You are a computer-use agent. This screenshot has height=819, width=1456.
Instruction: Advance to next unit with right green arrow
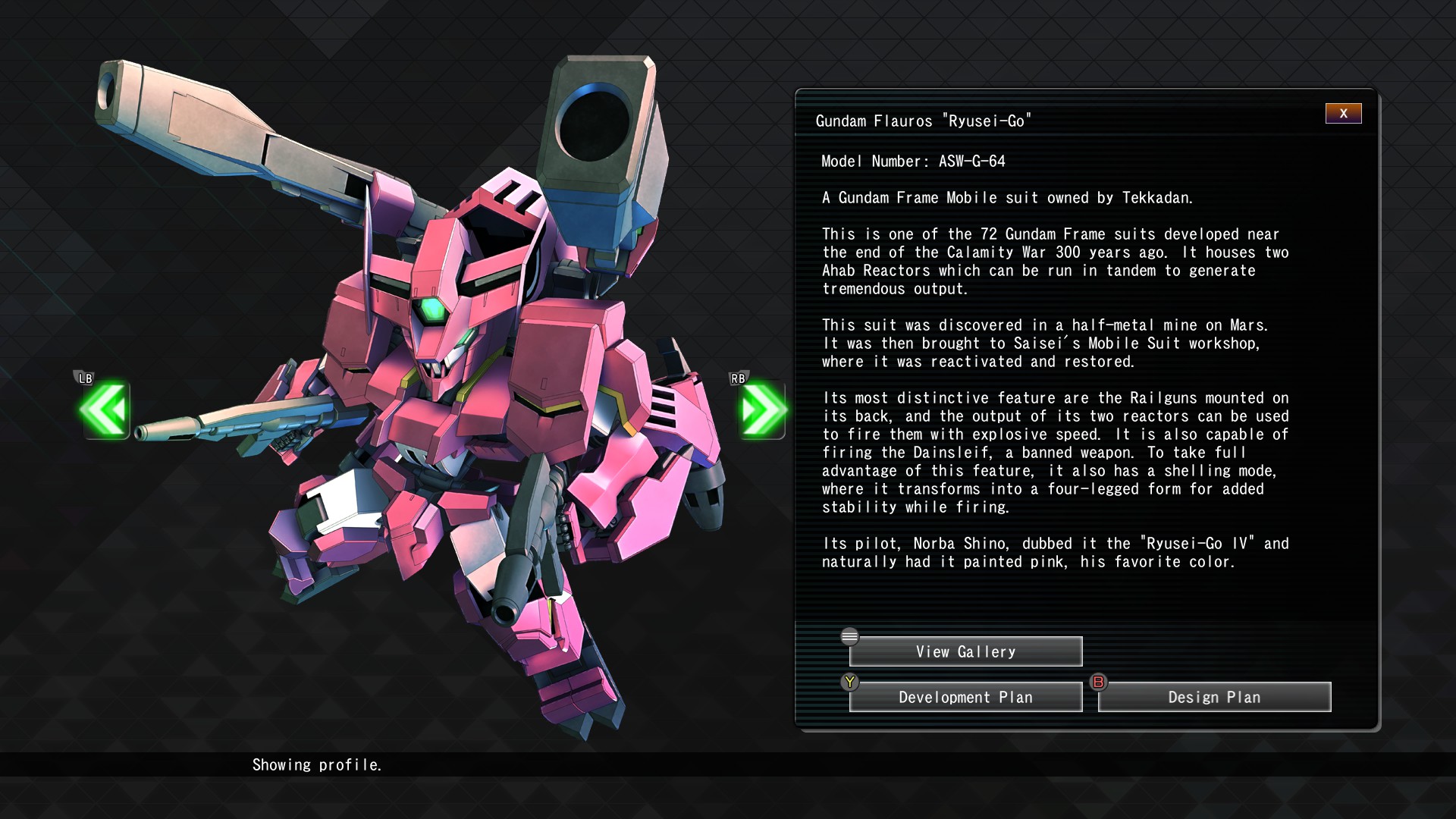(762, 409)
